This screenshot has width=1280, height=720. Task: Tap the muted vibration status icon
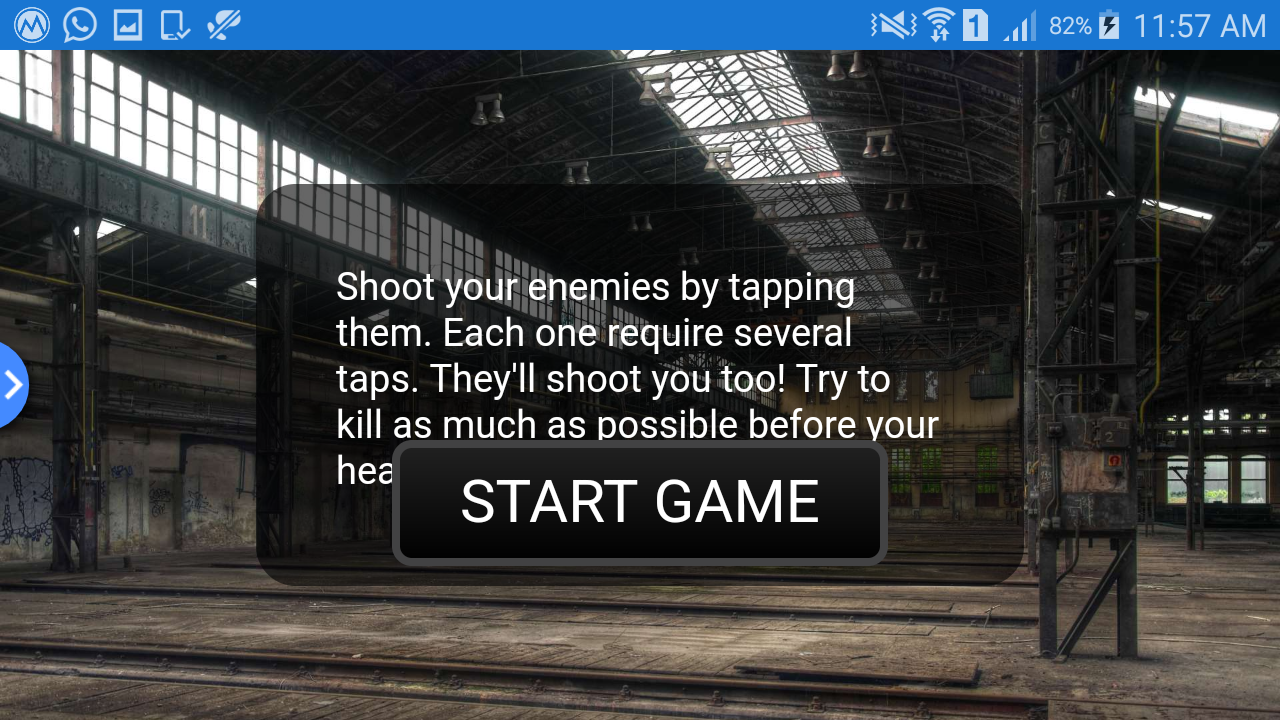tap(893, 25)
